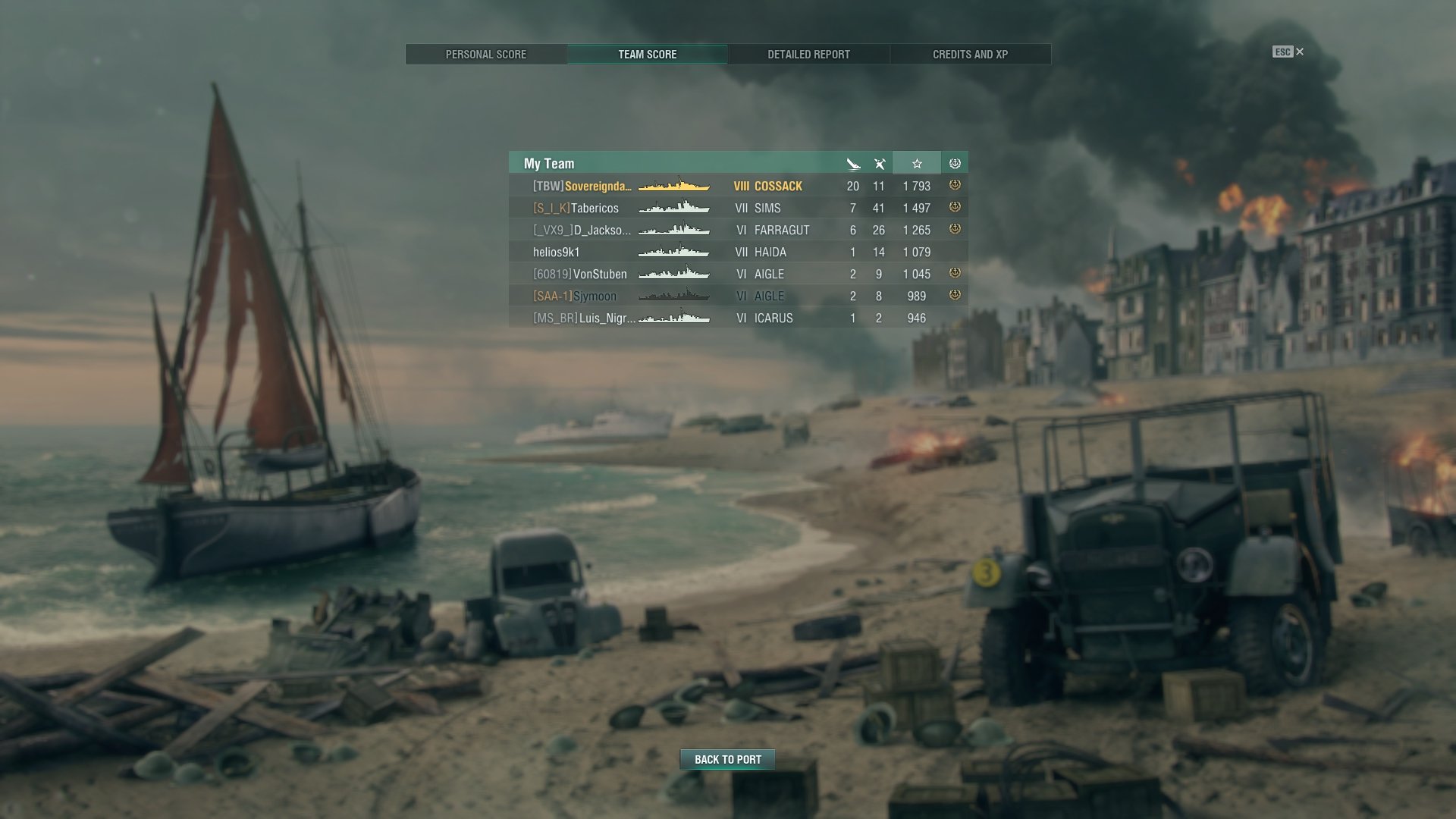Switch to the Personal Score tab
Viewport: 1456px width, 819px height.
[x=485, y=55]
